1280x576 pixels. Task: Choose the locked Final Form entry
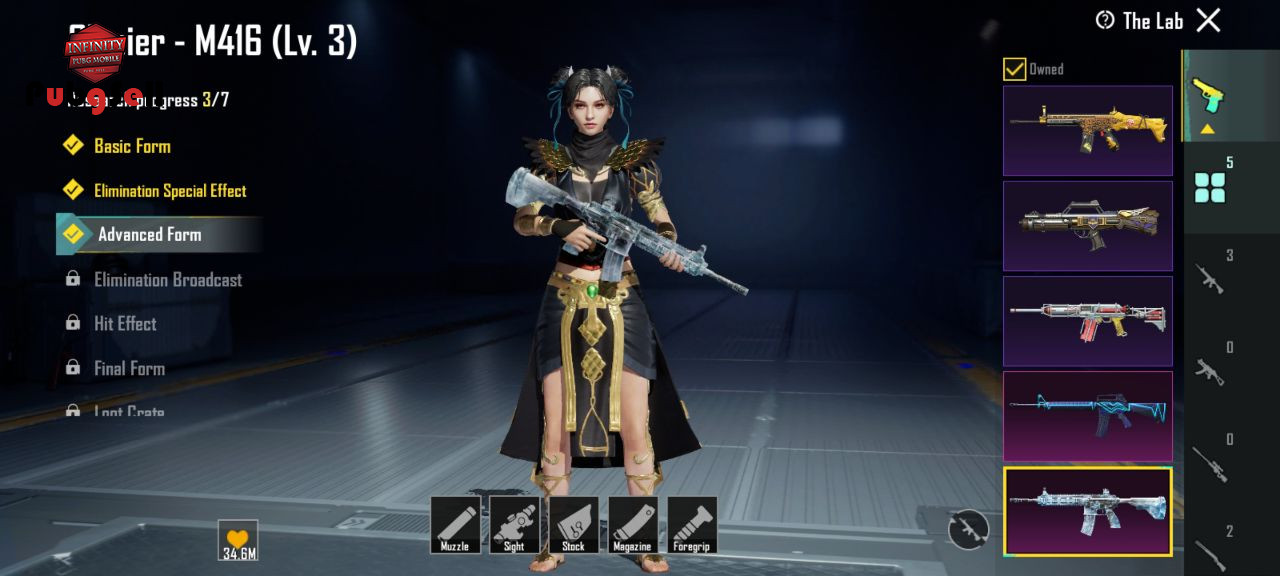point(129,368)
